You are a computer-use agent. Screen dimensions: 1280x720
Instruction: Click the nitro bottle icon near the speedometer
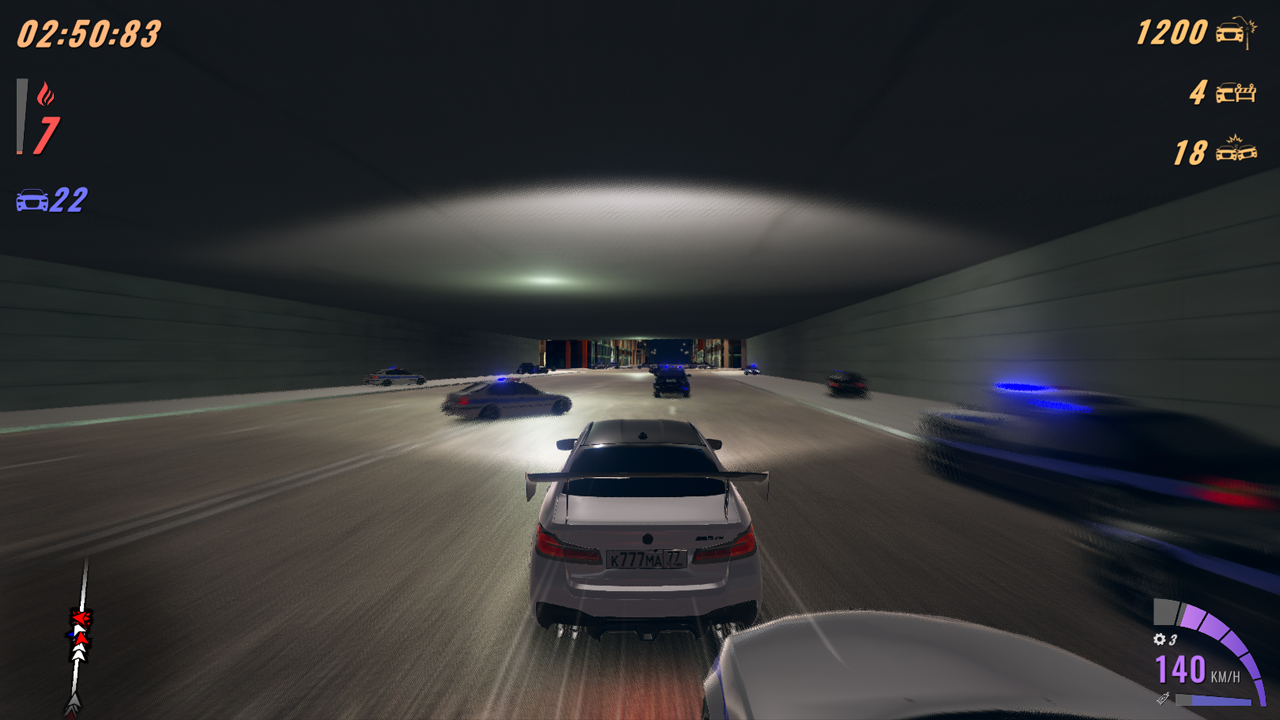coord(1163,698)
